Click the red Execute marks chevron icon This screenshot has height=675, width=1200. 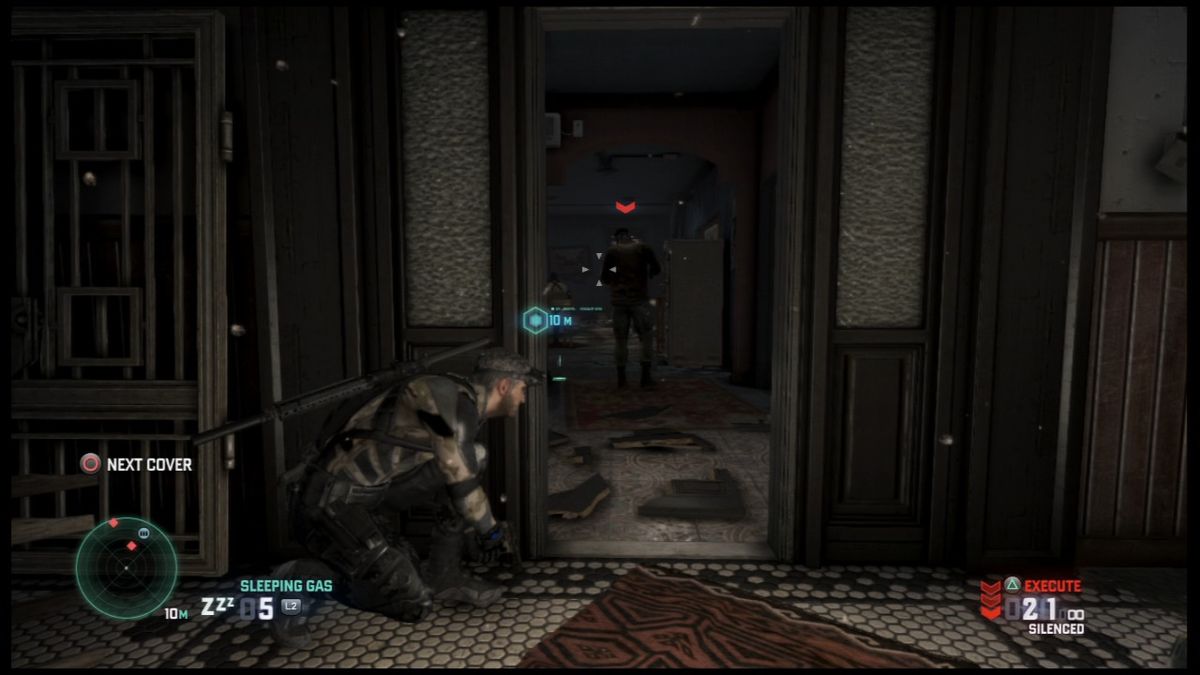point(990,599)
